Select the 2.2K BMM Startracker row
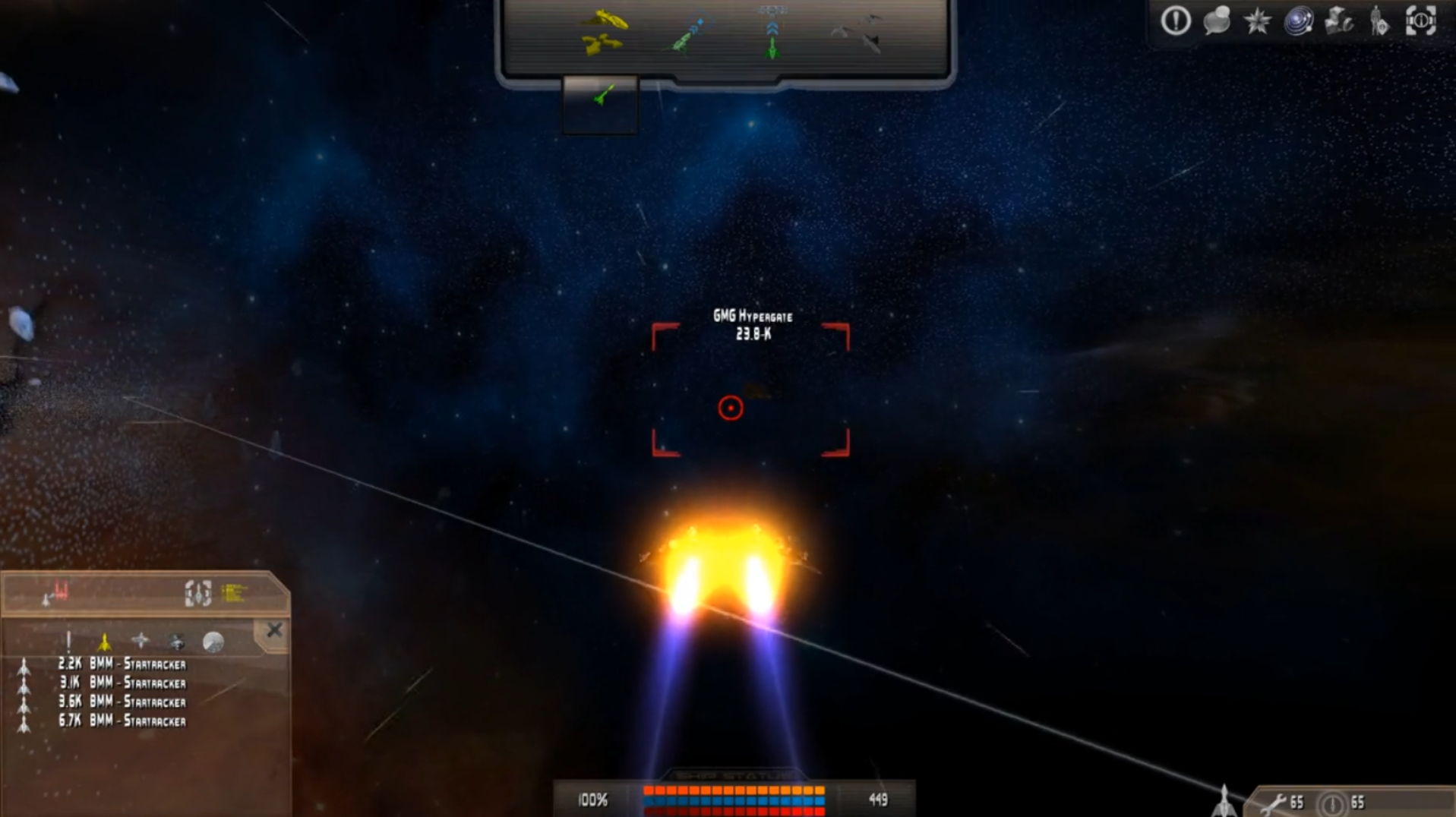 [122, 664]
